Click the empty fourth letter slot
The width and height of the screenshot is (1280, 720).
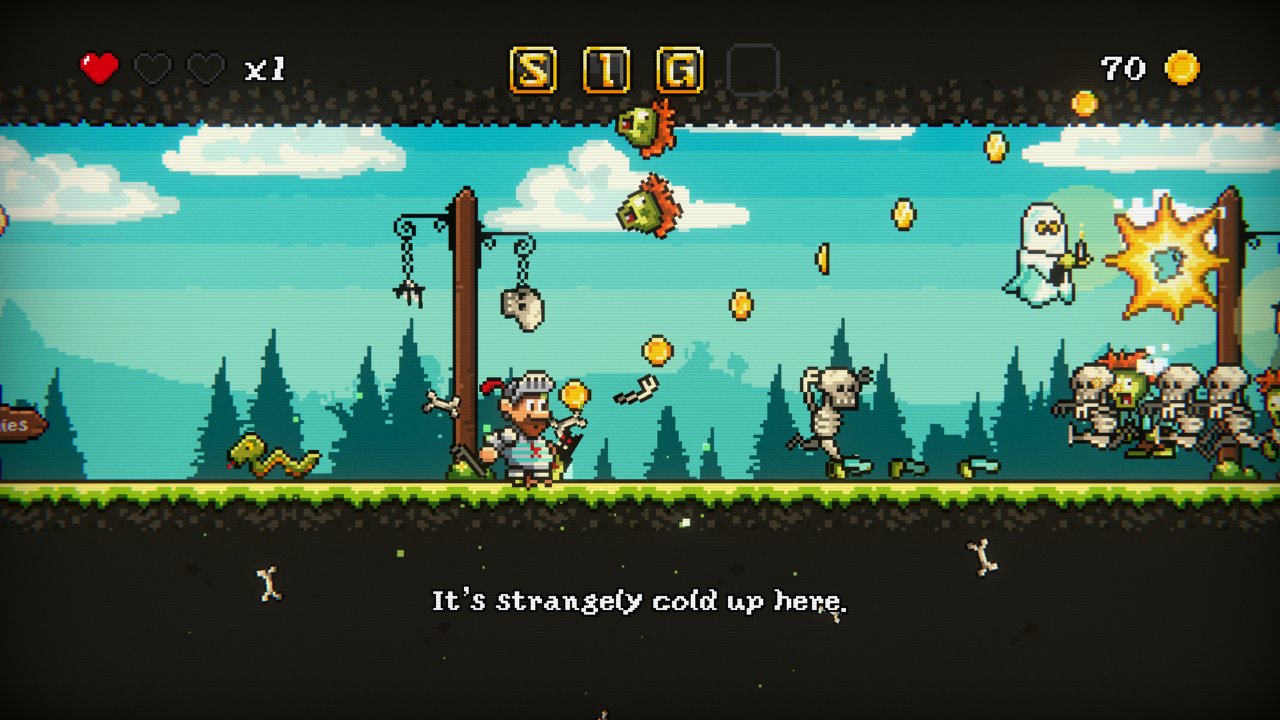tap(753, 70)
